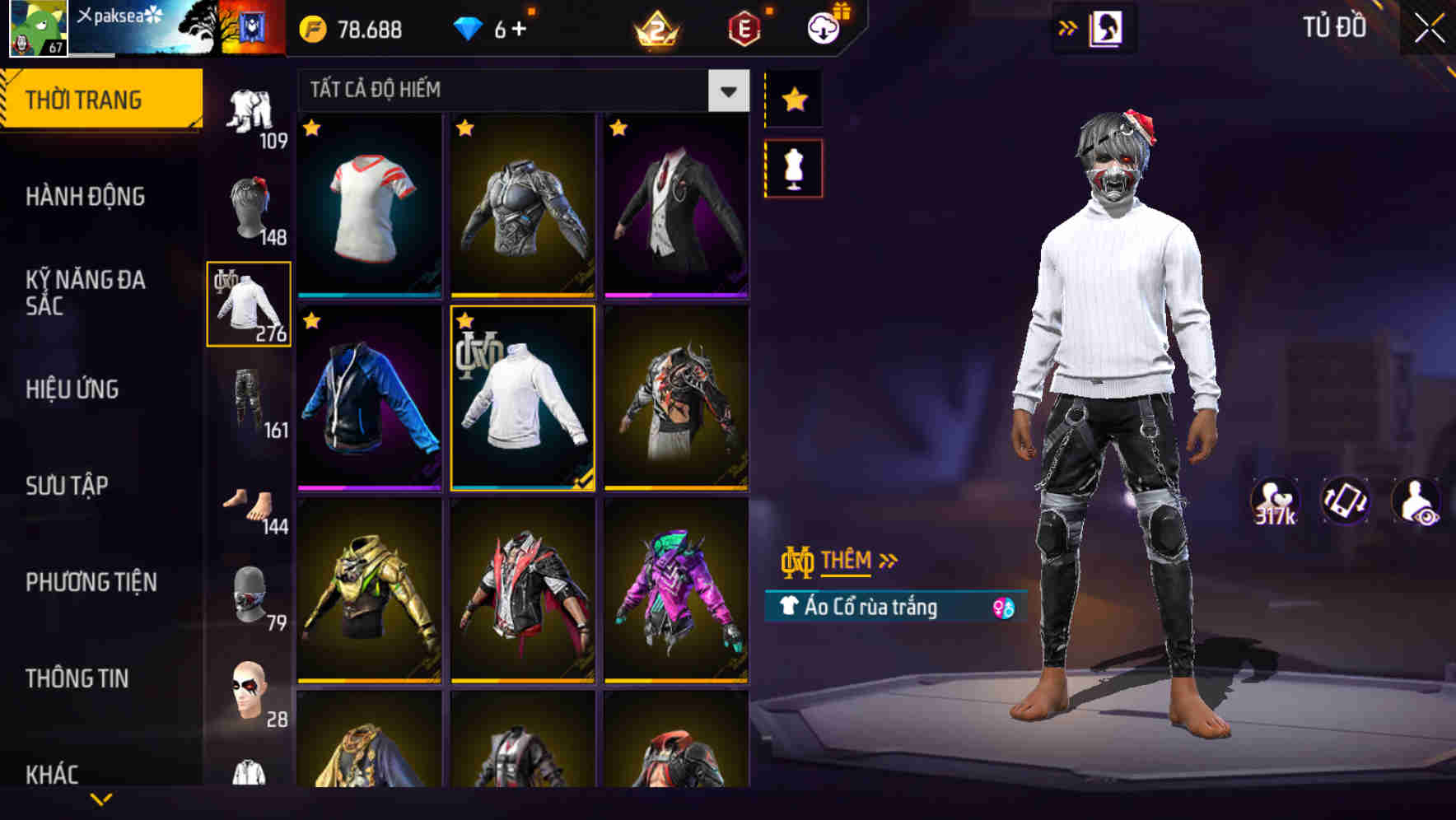Select the white turtleneck sweater thumbnail
The image size is (1456, 820).
tap(522, 401)
